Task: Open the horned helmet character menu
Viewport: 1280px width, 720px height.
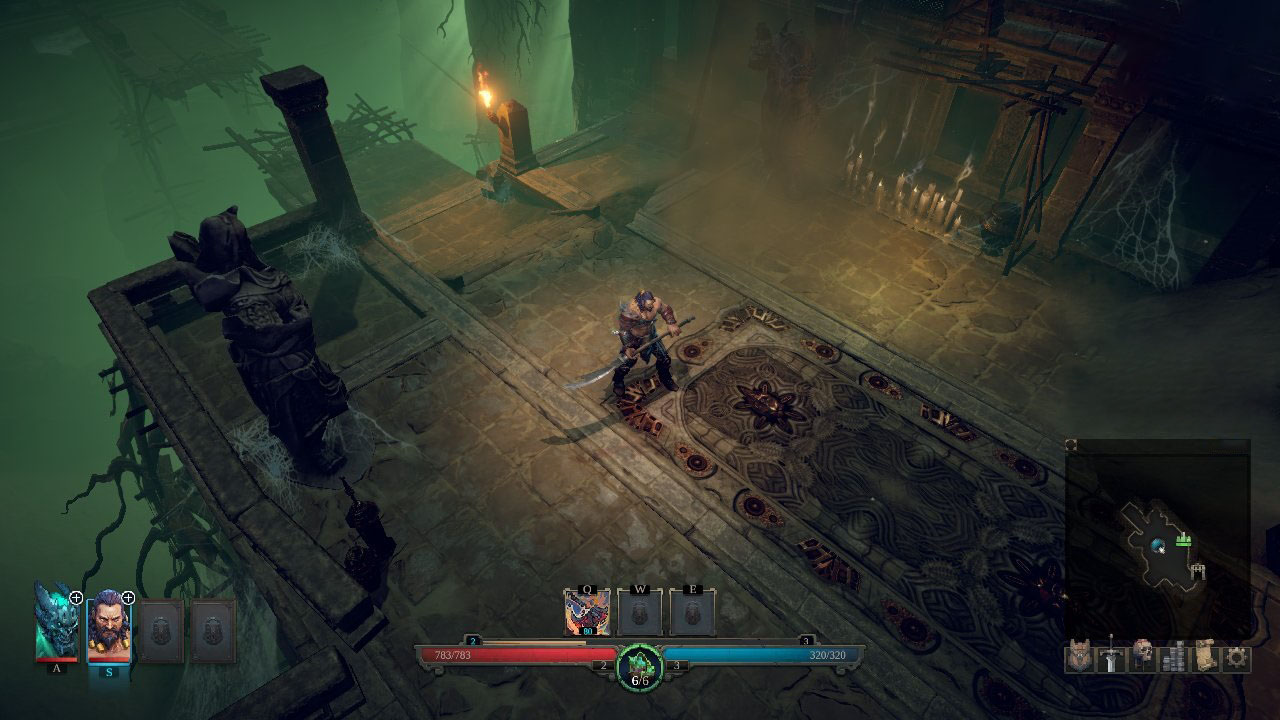Action: click(x=1079, y=658)
